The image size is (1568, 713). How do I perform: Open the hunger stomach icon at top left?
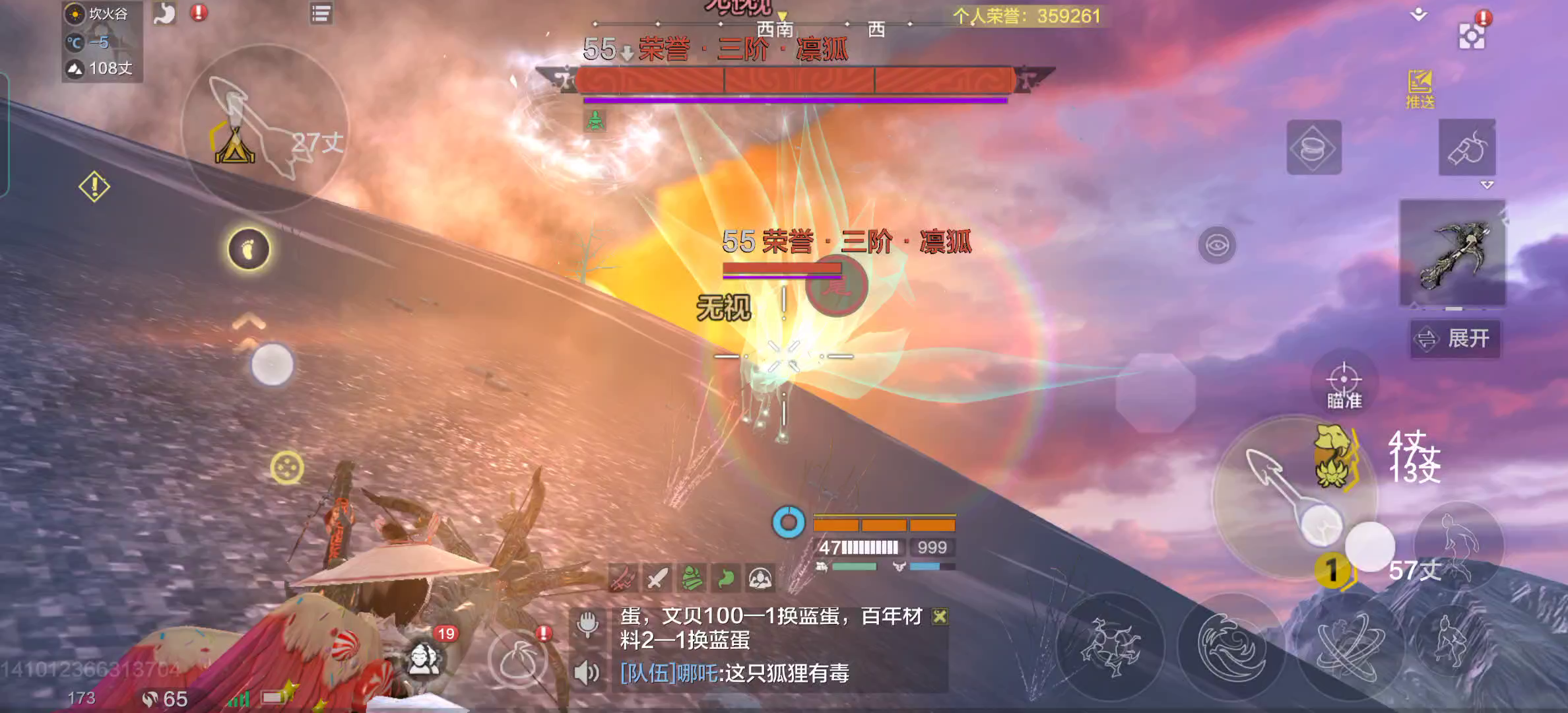165,13
